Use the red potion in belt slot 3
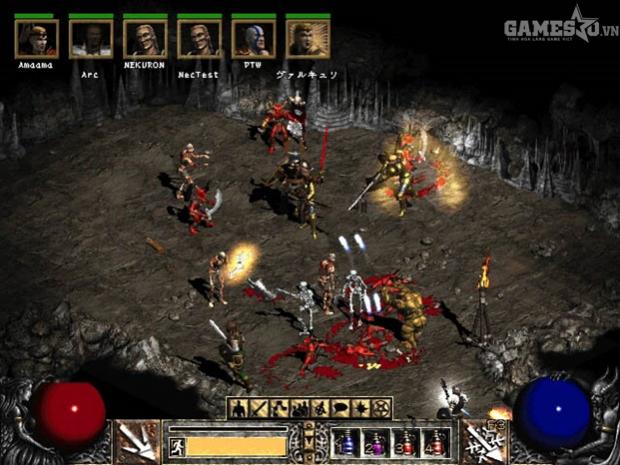Screen dimensions: 620x465 pyautogui.click(x=405, y=442)
